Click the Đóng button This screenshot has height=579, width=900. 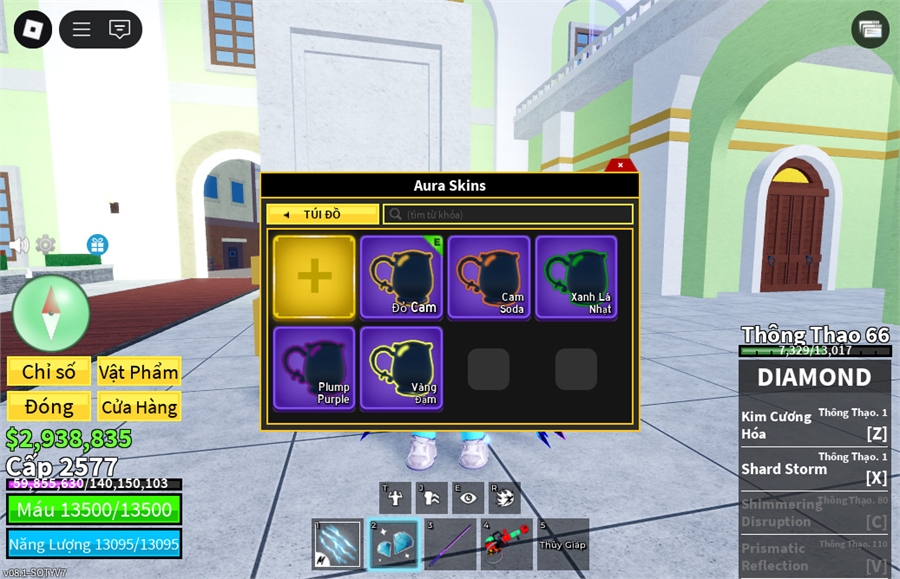point(49,406)
